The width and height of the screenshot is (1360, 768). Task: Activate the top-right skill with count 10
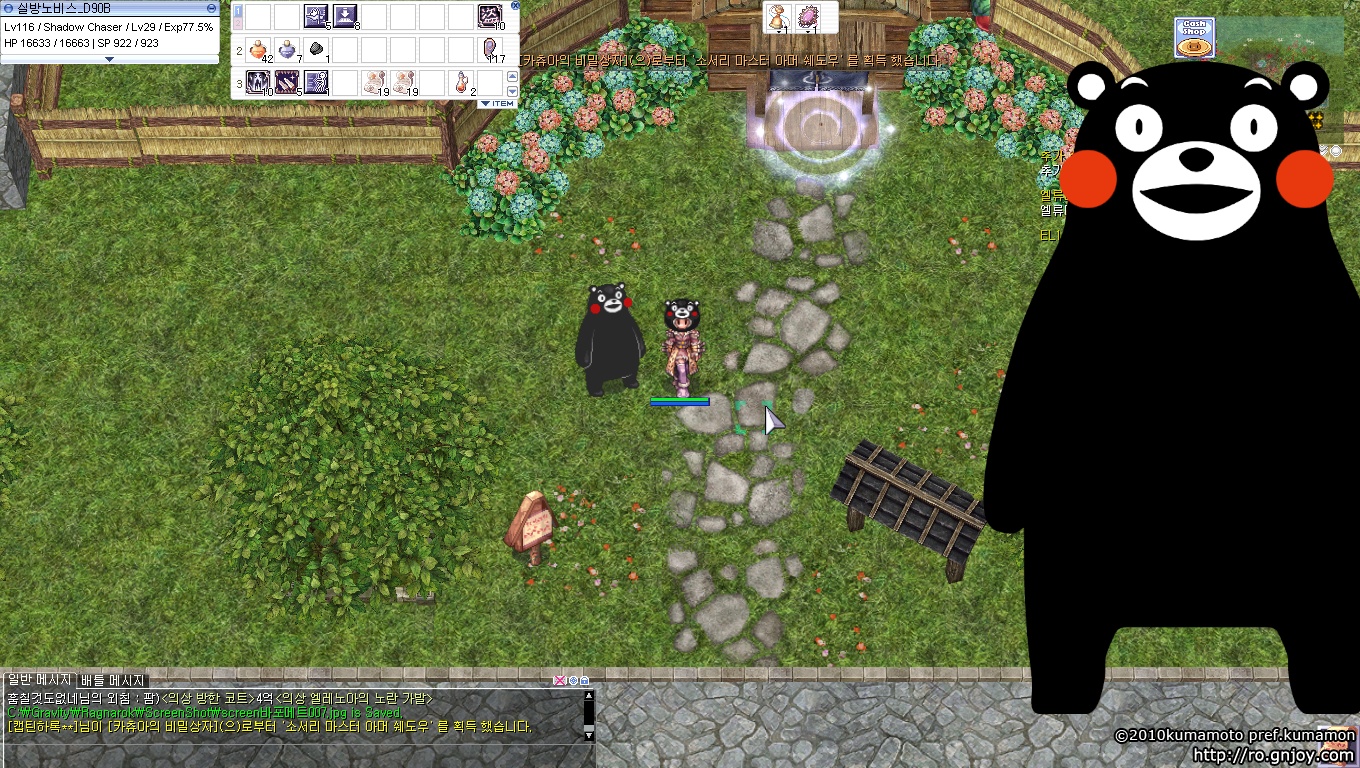click(490, 16)
